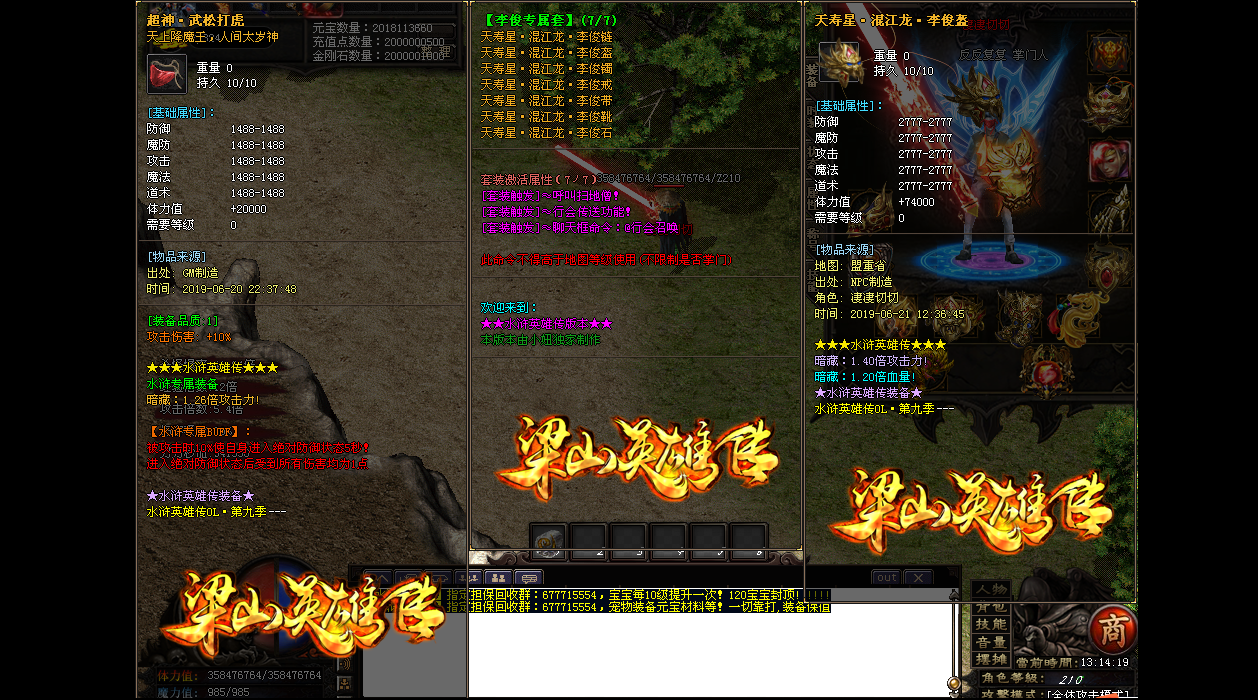Close the chat window with X
This screenshot has width=1258, height=700.
point(918,577)
